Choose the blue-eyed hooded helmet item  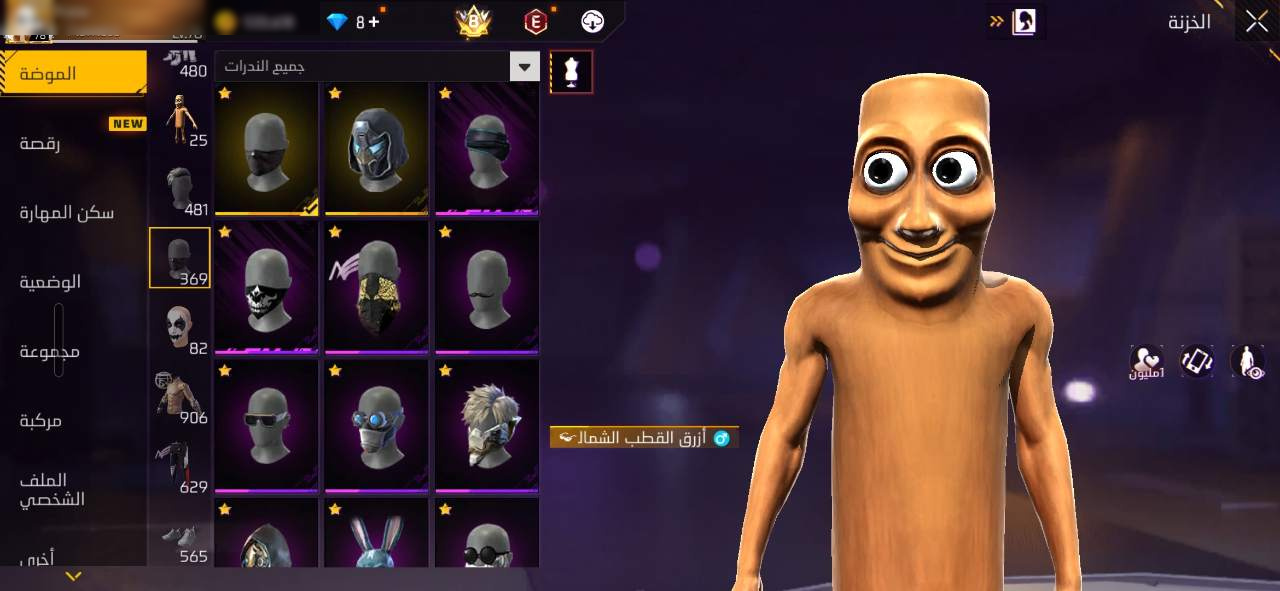coord(376,148)
